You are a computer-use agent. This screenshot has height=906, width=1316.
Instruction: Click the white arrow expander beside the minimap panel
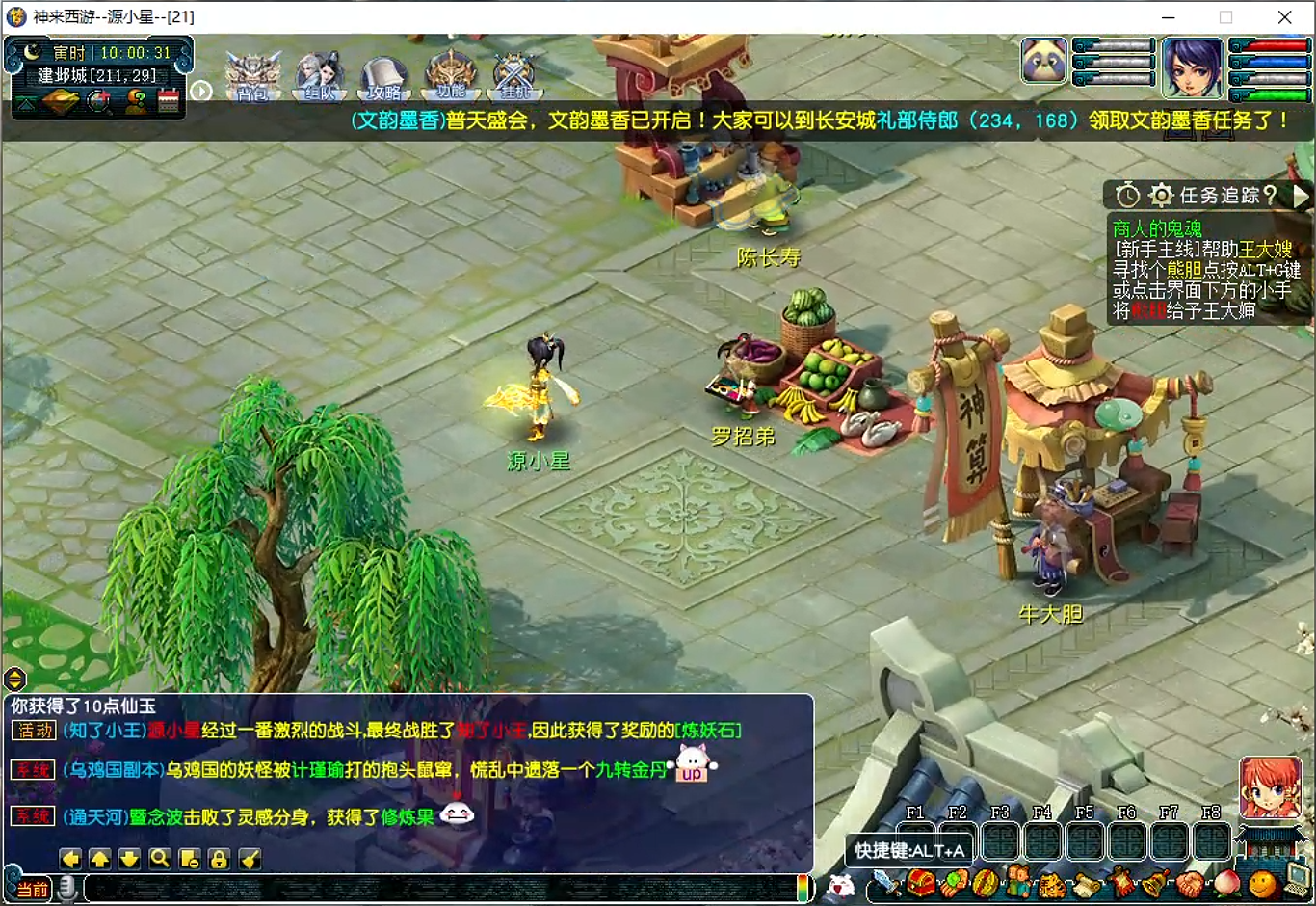coord(202,92)
